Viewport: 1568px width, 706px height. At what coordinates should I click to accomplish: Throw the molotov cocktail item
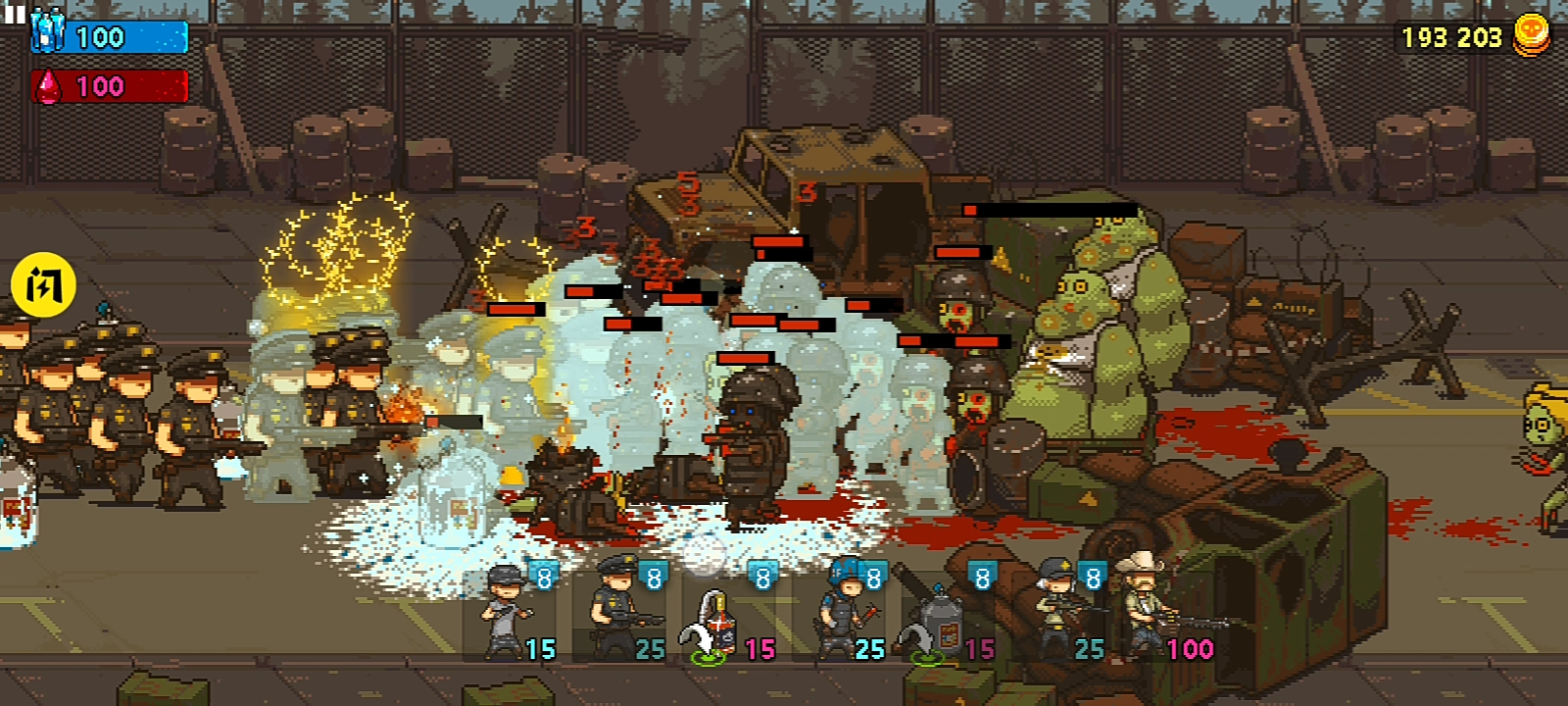(x=723, y=620)
